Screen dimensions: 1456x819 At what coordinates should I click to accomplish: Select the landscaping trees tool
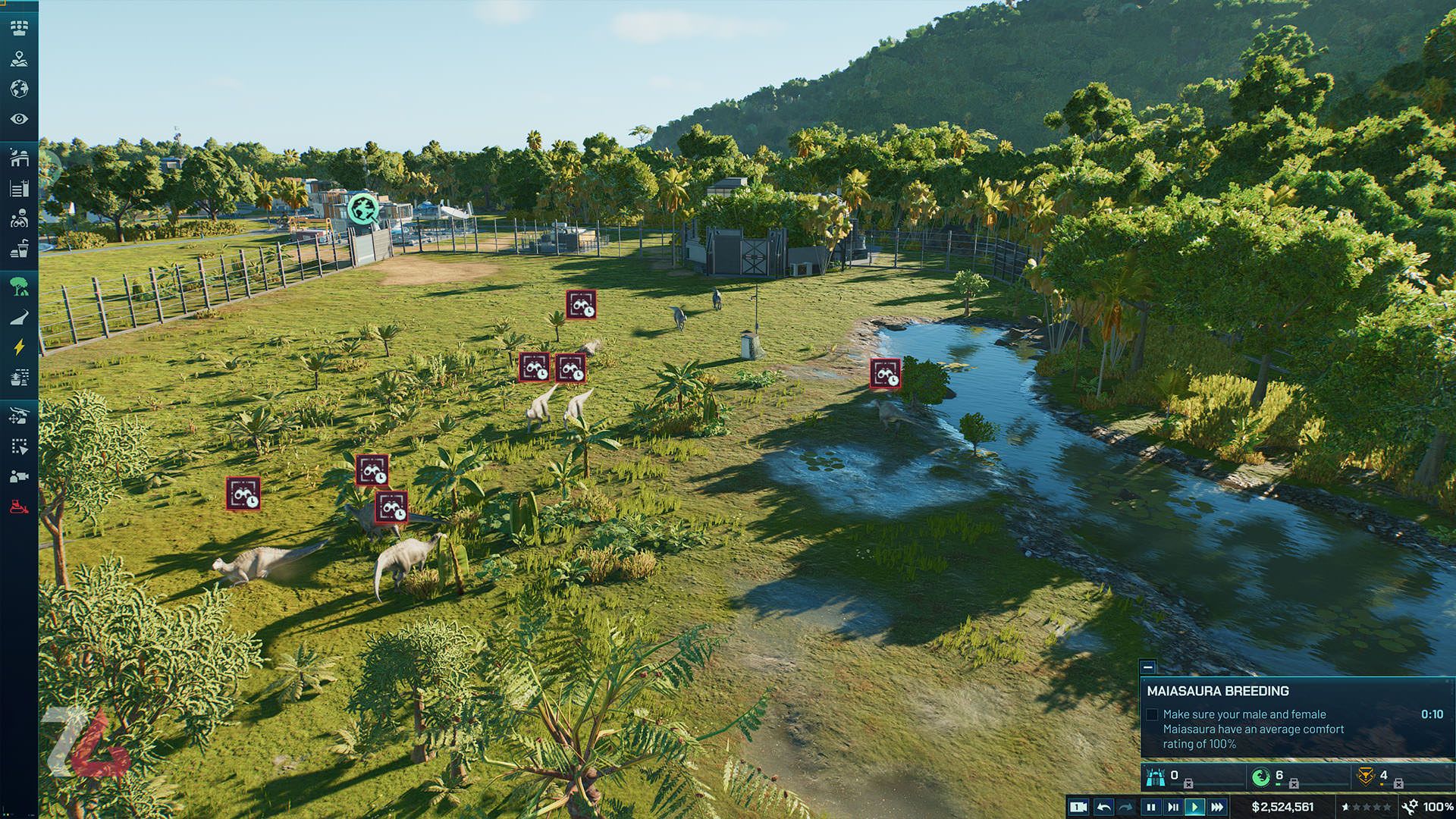20,287
